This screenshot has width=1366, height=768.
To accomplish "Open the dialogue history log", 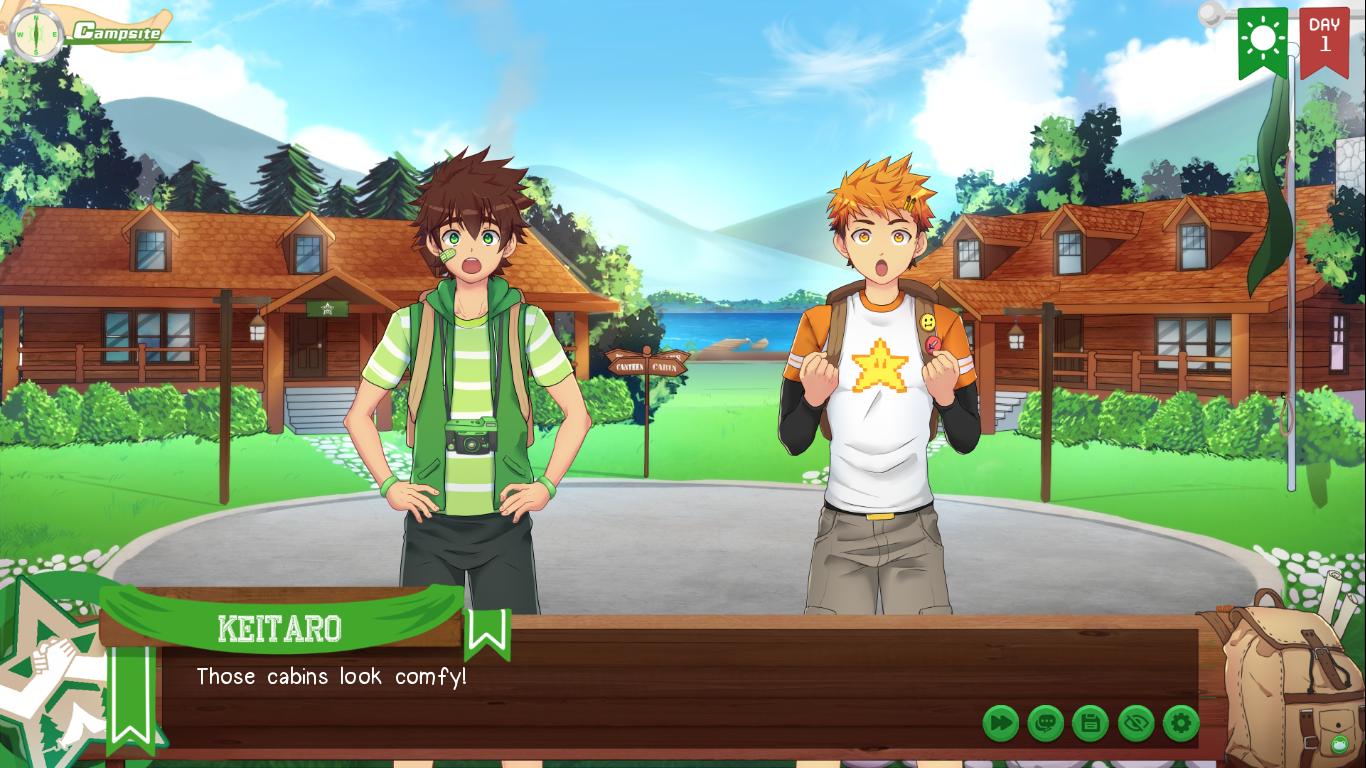I will [x=1045, y=723].
